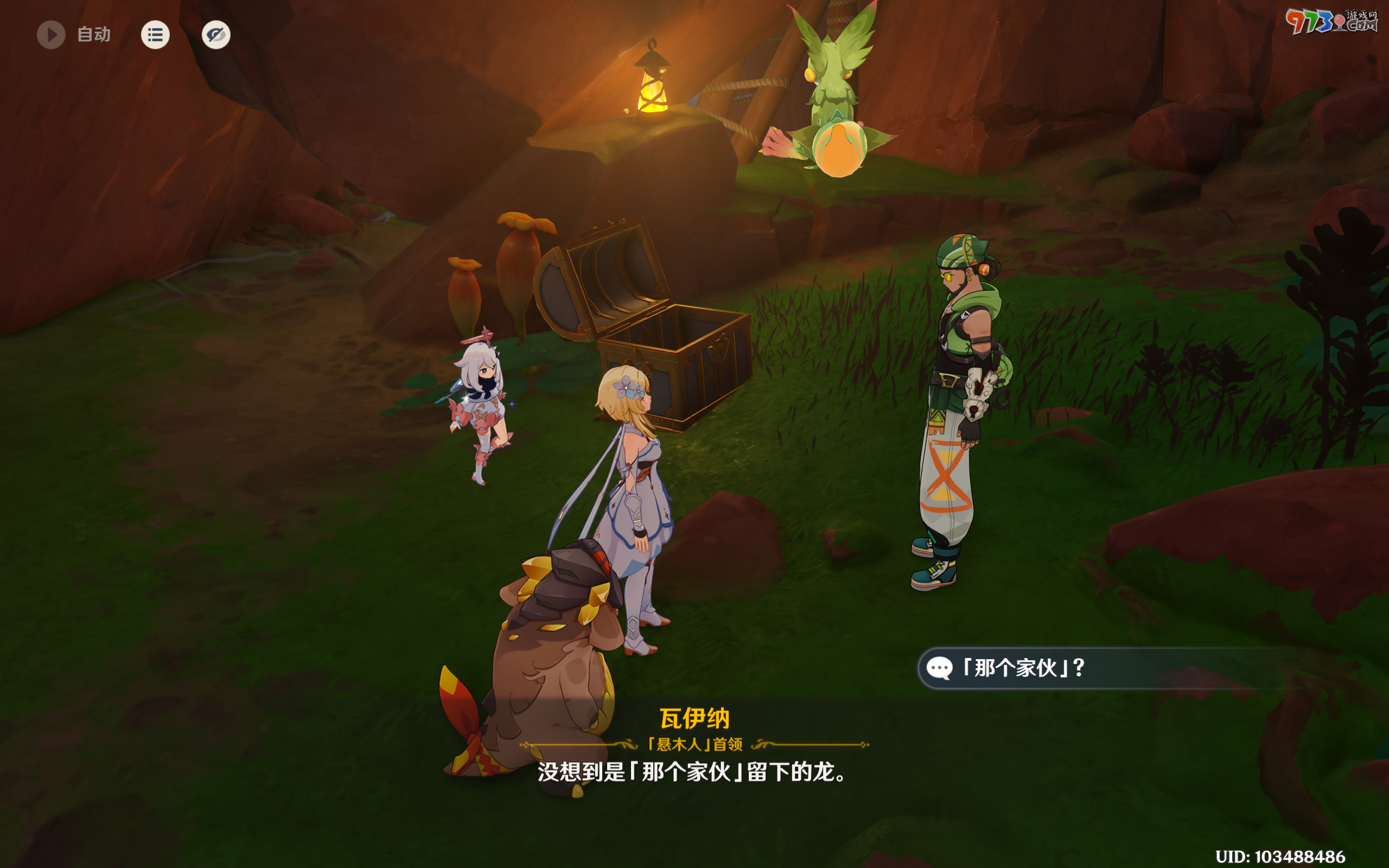Screen dimensions: 1389x868
Task: Open the dialogue history log
Action: (x=155, y=34)
